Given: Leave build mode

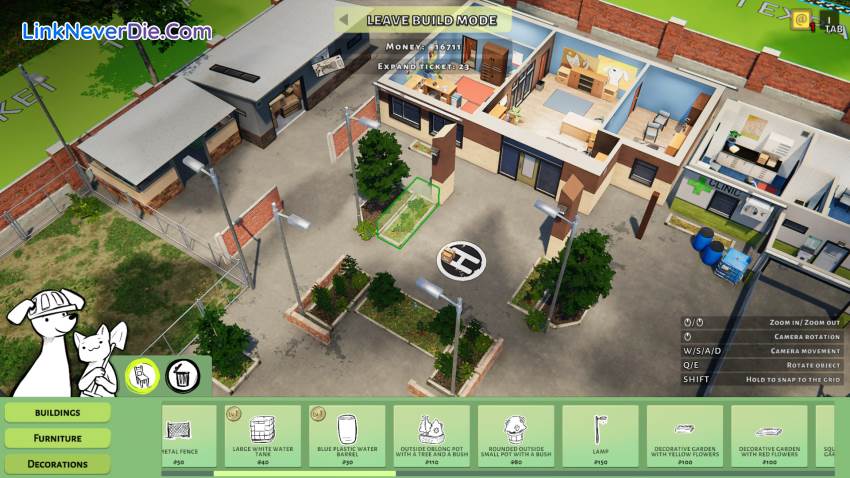Looking at the screenshot, I should [x=423, y=19].
